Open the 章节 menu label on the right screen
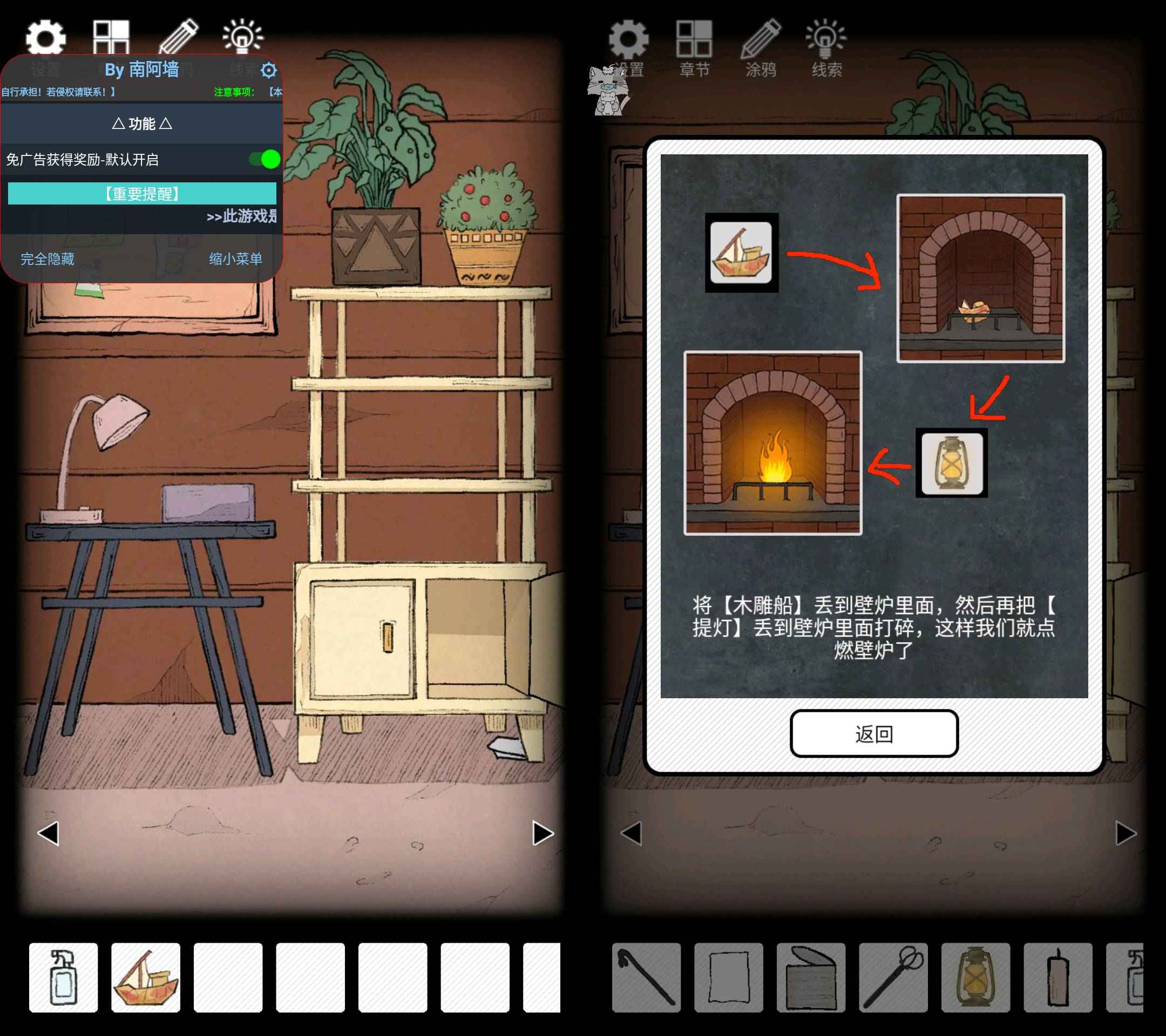1166x1036 pixels. pyautogui.click(x=694, y=69)
